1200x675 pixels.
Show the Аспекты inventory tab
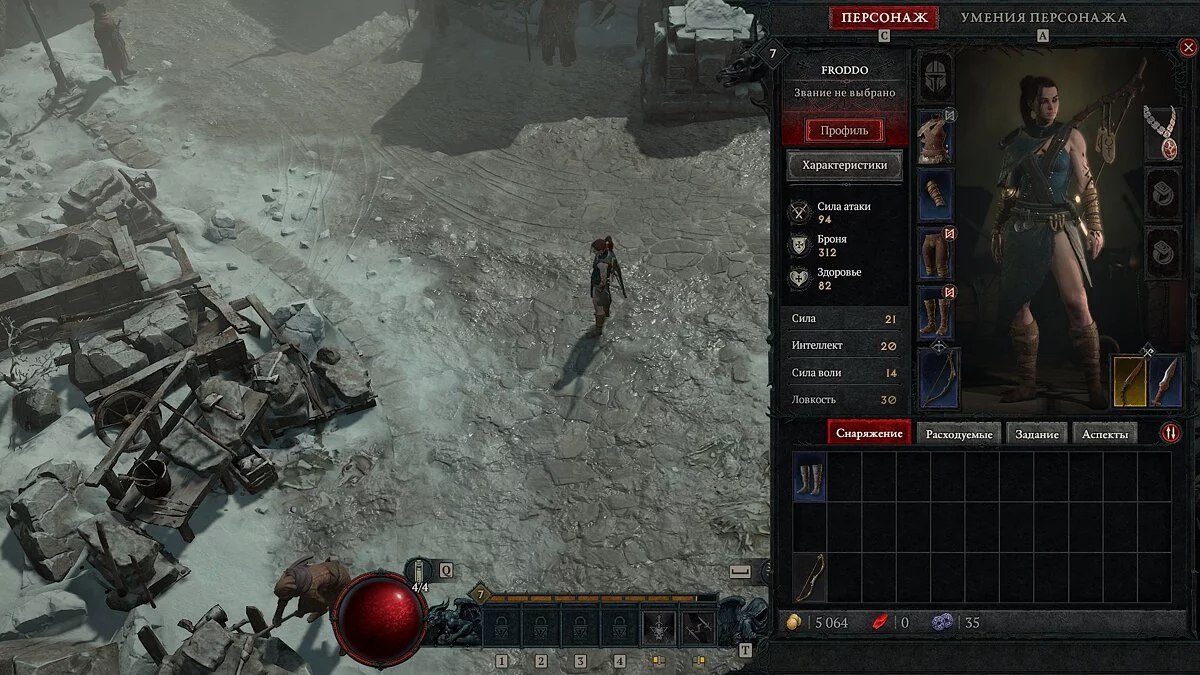(1104, 434)
